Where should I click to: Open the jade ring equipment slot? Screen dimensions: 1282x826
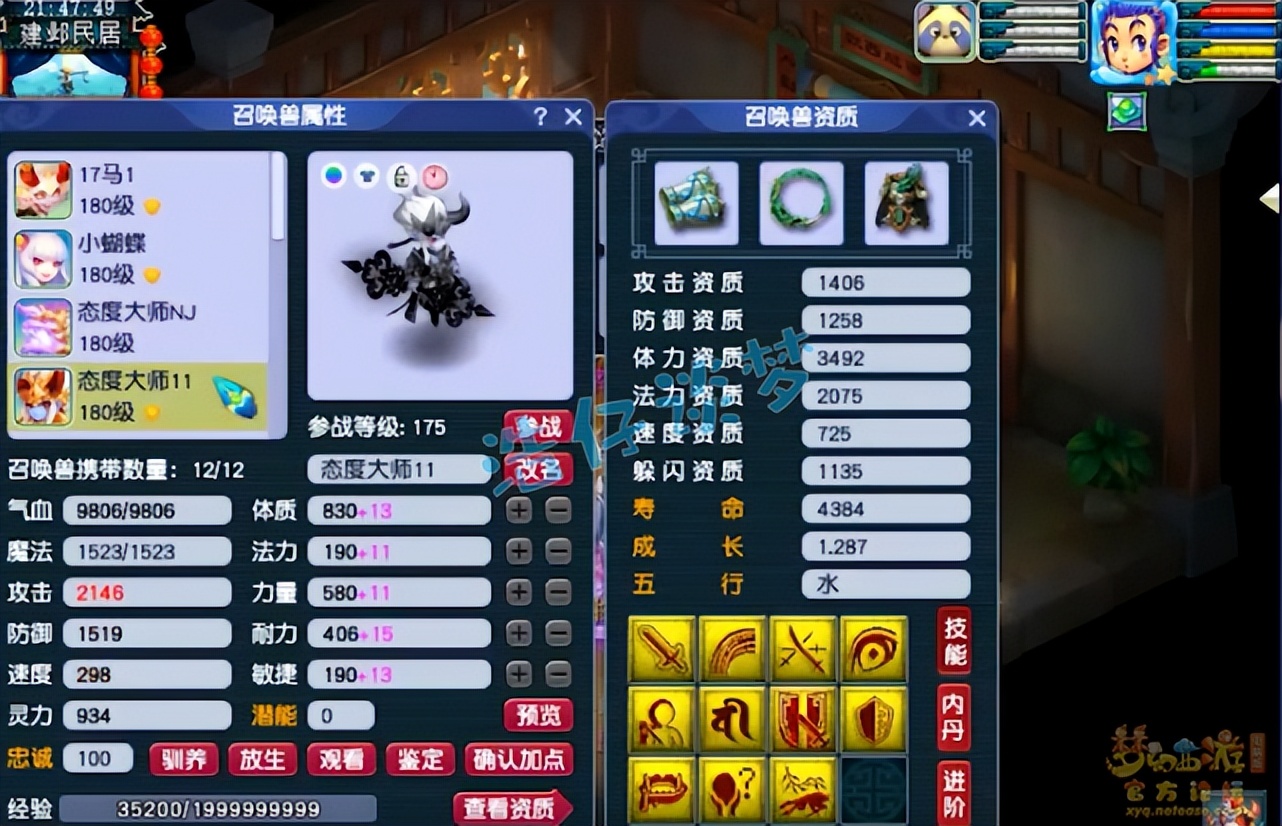point(802,200)
